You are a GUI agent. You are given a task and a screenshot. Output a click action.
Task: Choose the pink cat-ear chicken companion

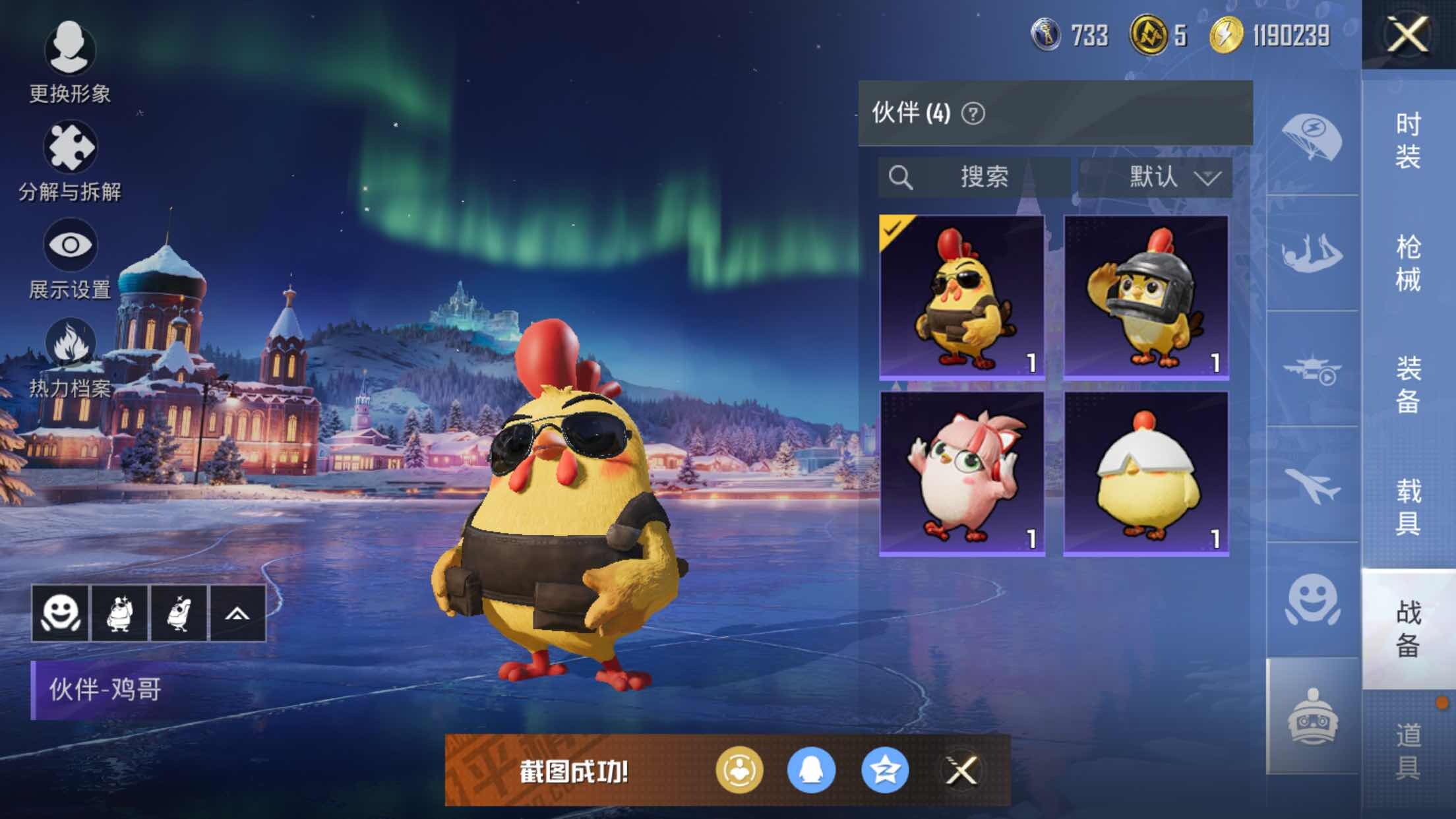(x=962, y=473)
